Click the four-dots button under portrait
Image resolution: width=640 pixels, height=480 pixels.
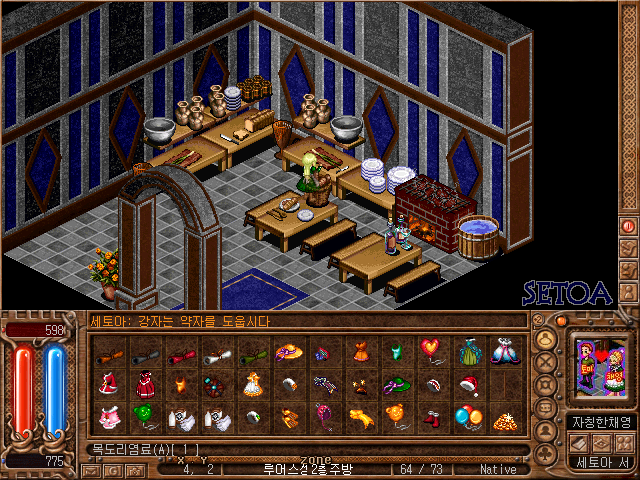pyautogui.click(x=623, y=443)
